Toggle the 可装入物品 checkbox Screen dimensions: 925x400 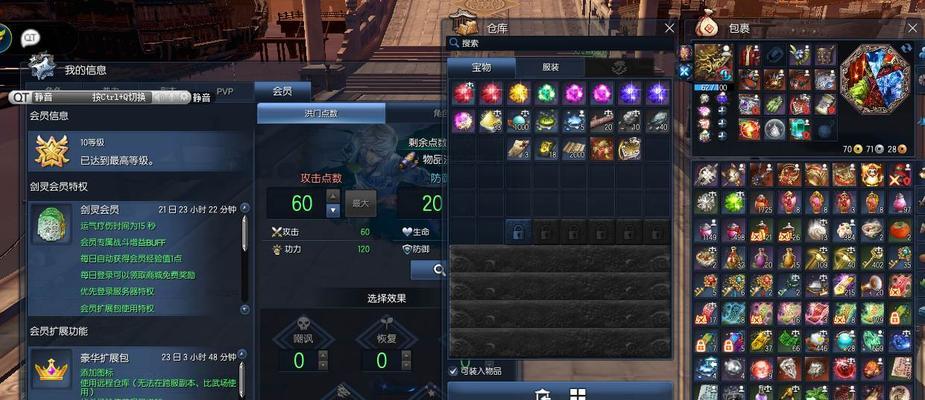[x=454, y=371]
